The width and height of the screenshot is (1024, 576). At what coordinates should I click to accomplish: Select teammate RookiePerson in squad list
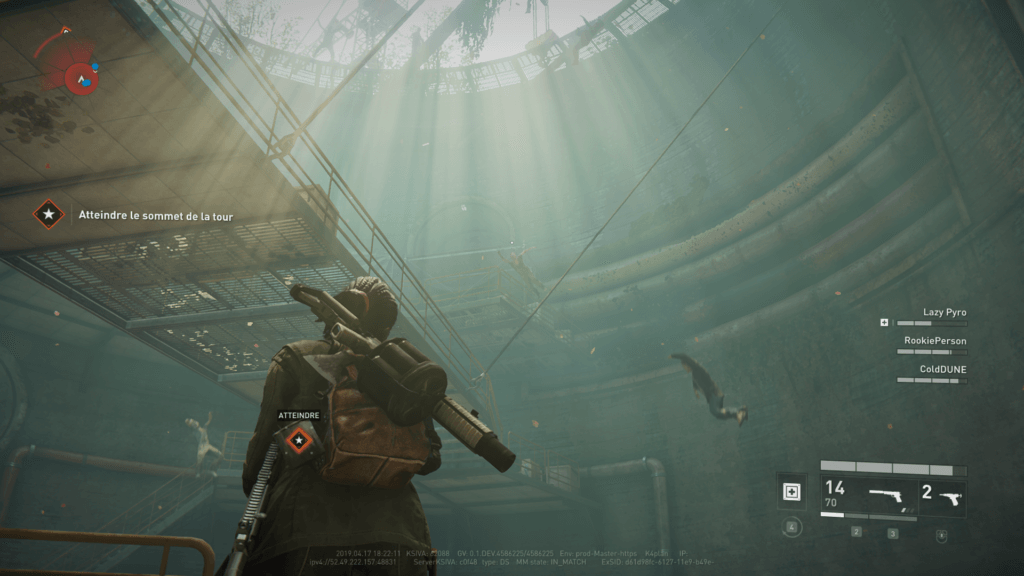pos(935,341)
